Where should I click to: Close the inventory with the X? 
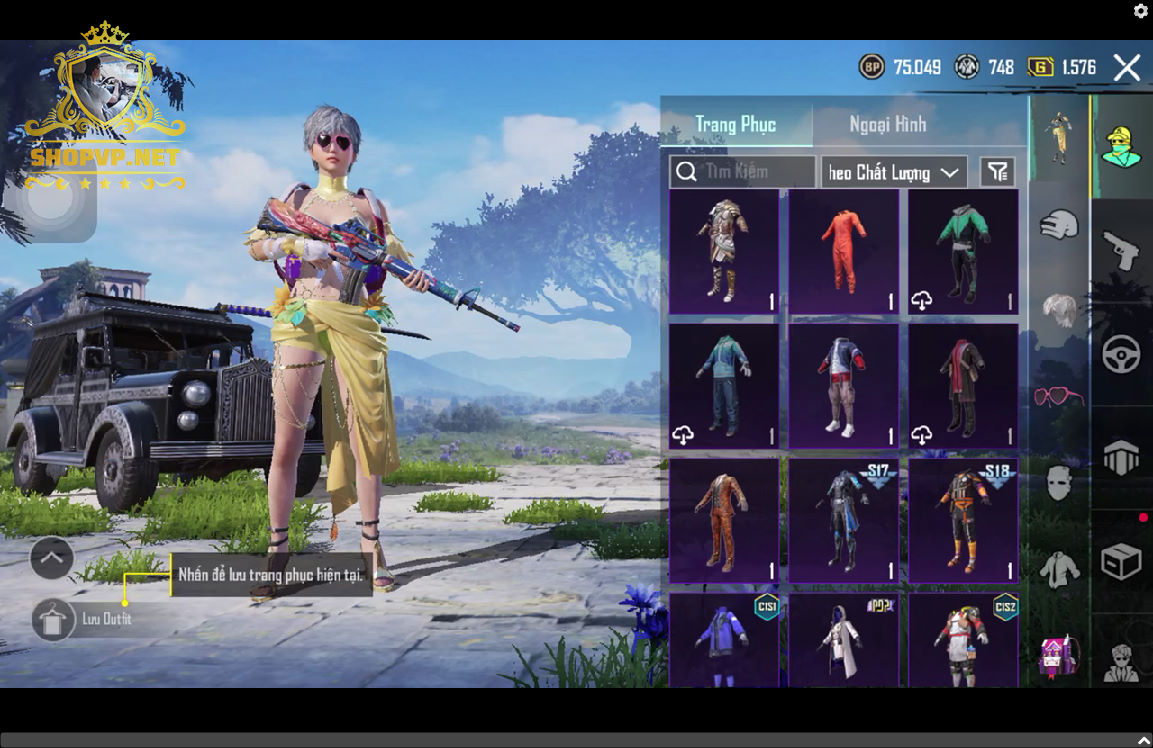tap(1127, 68)
